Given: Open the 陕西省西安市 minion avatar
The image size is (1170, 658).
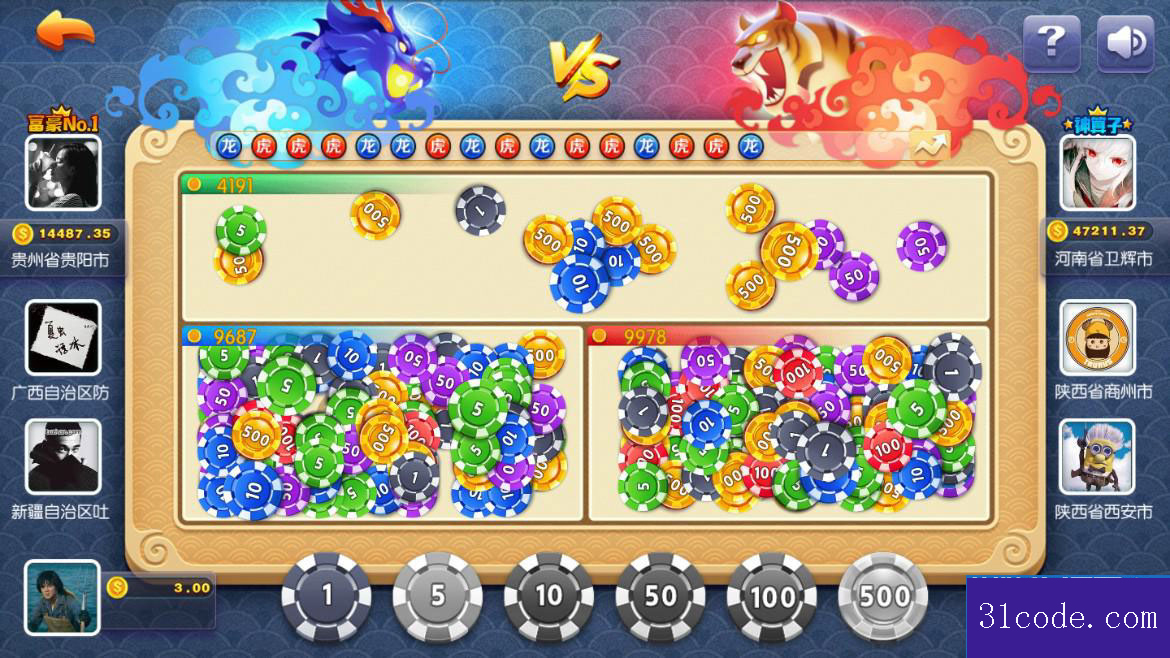Looking at the screenshot, I should pyautogui.click(x=1098, y=458).
